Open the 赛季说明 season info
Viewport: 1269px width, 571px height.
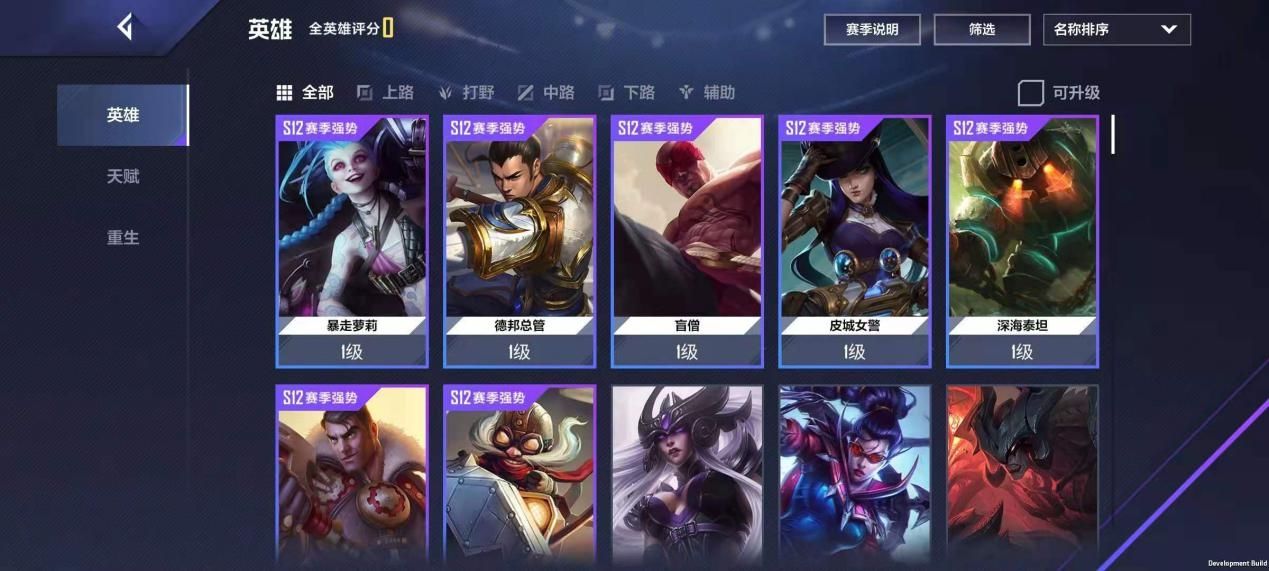click(871, 30)
